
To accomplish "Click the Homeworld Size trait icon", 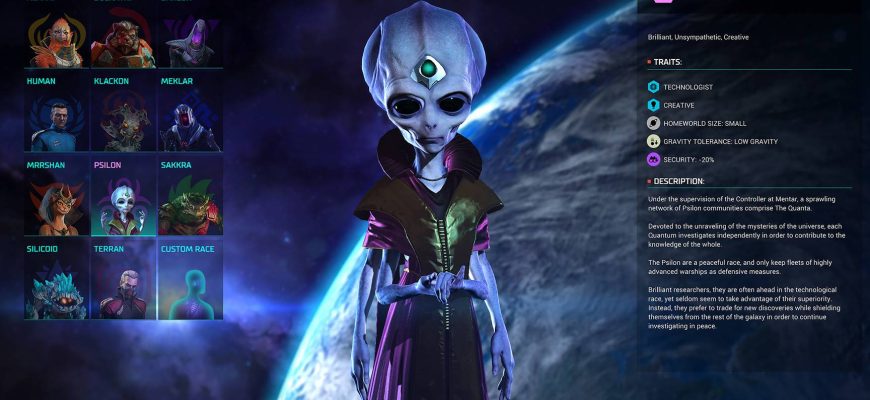I will (653, 123).
